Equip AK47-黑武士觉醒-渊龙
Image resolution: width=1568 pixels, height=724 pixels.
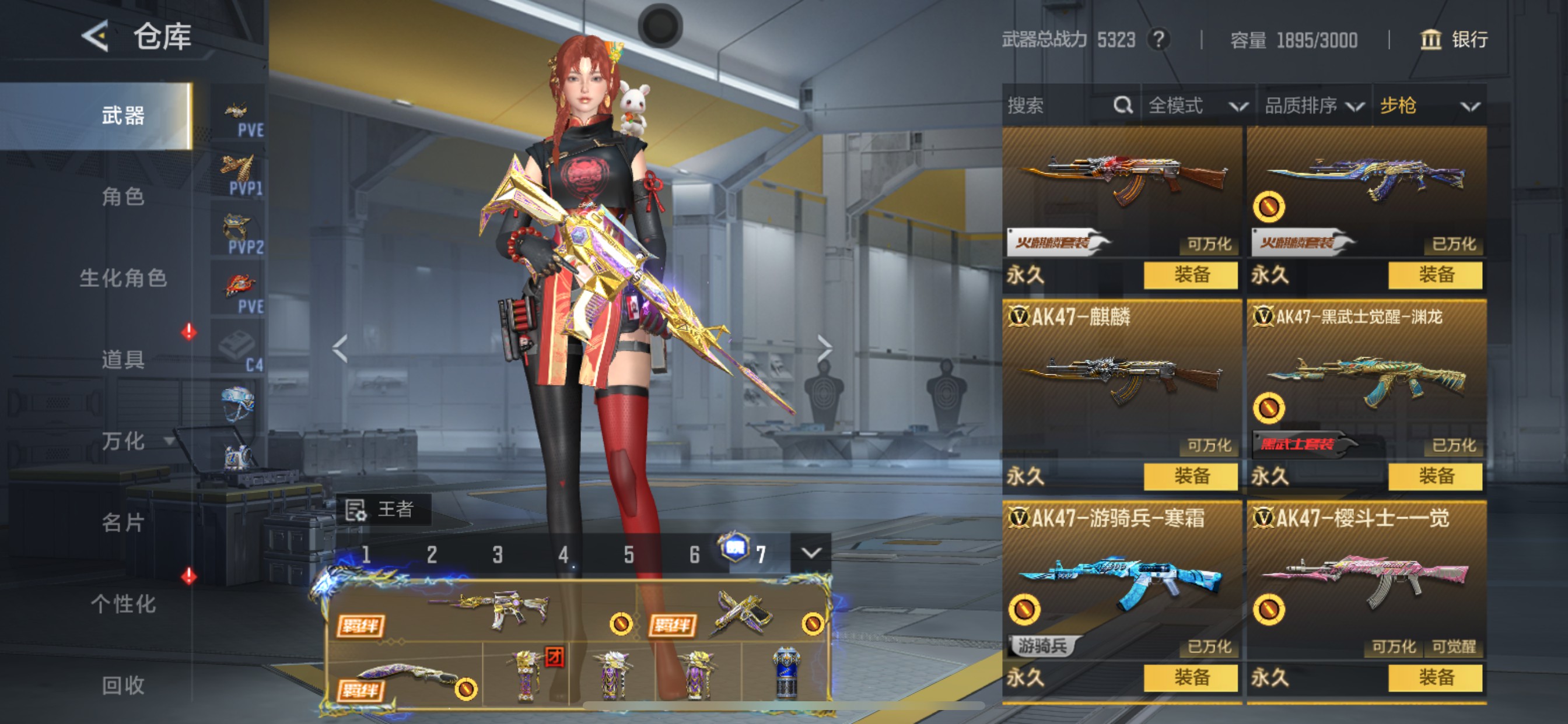(1434, 476)
